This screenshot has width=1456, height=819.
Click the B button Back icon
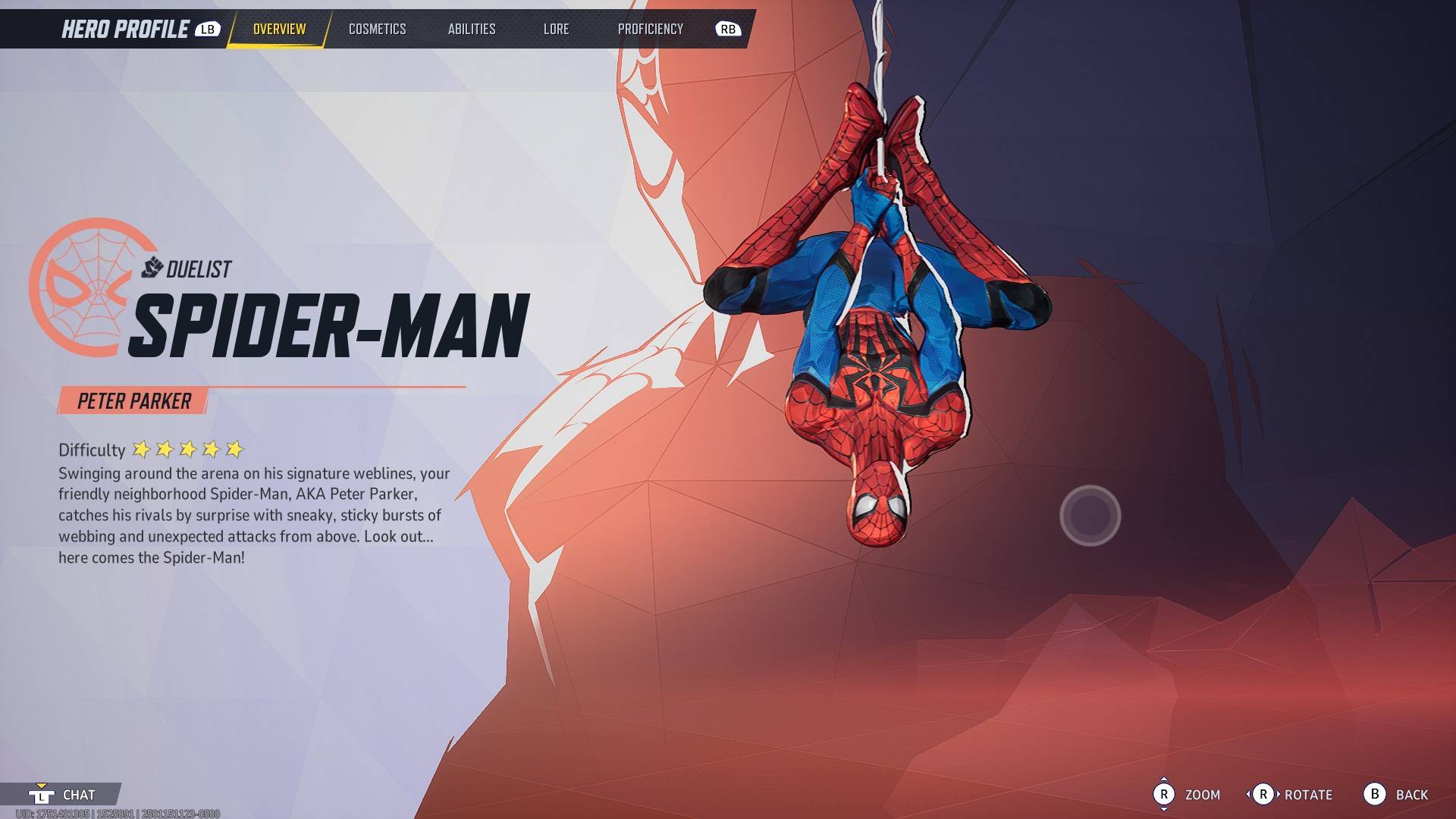[1376, 795]
